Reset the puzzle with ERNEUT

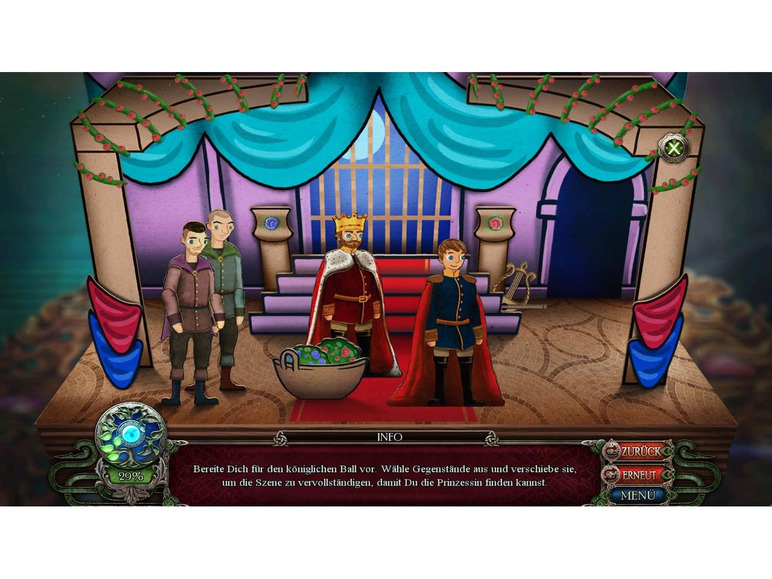[640, 474]
